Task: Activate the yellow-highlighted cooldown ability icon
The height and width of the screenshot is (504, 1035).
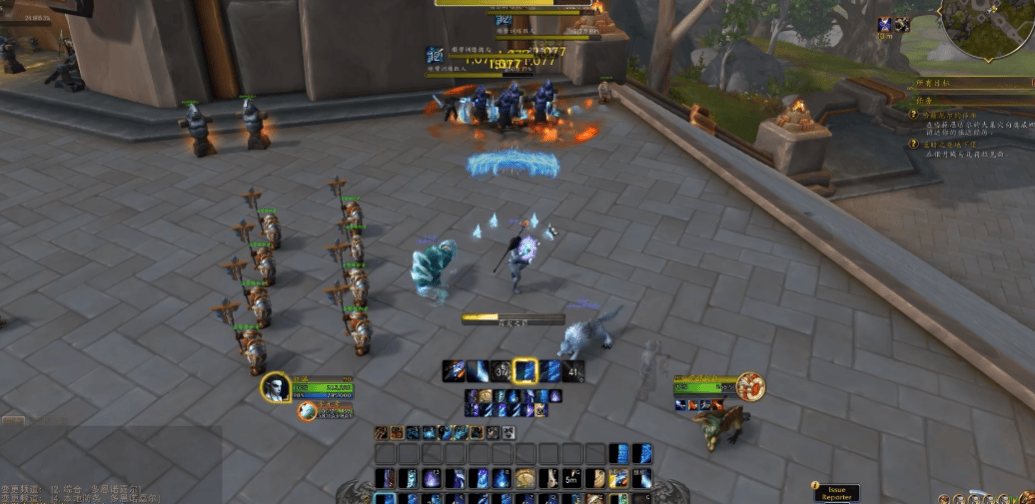Action: tap(525, 371)
